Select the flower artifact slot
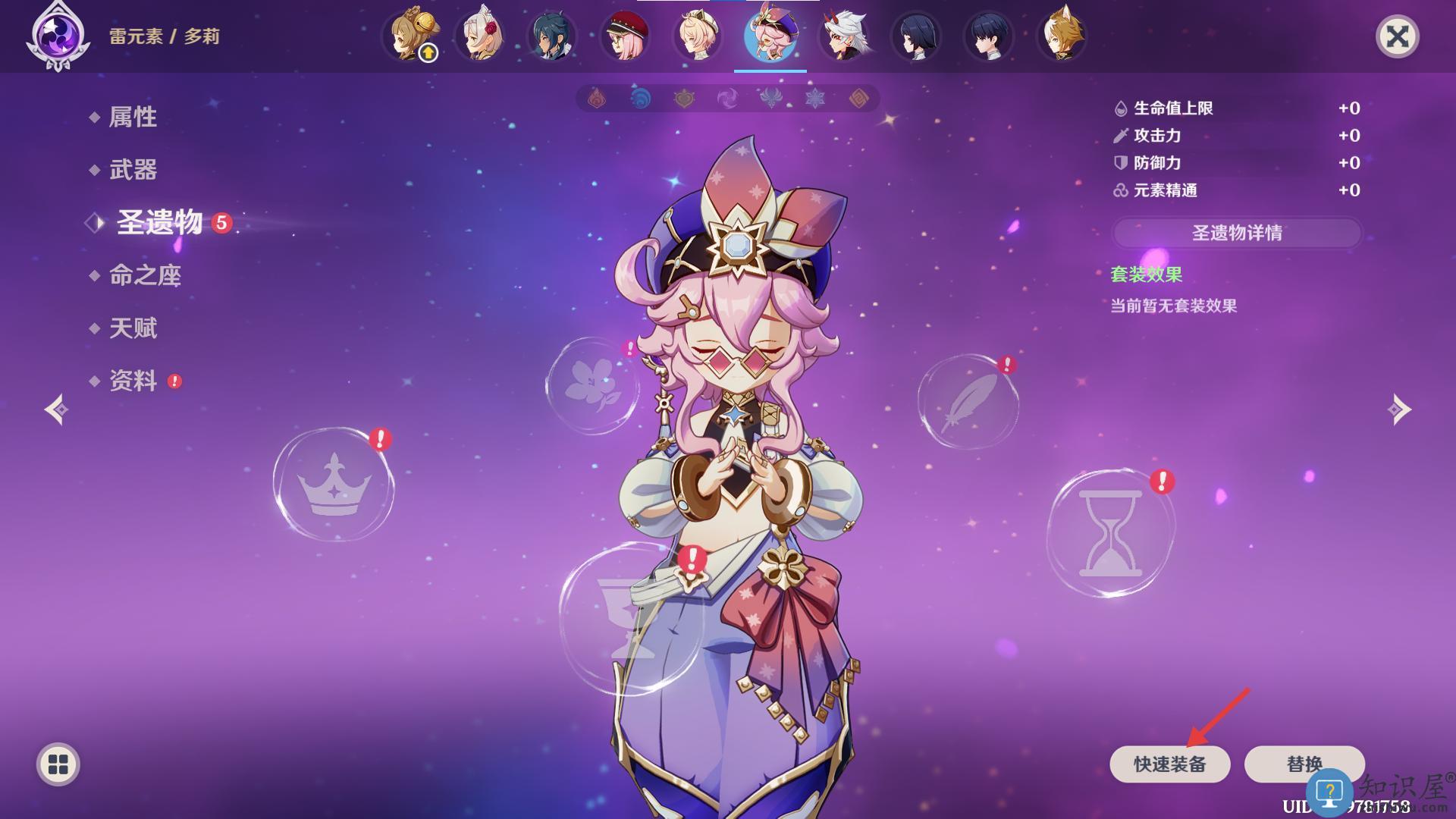The height and width of the screenshot is (819, 1456). click(x=592, y=385)
